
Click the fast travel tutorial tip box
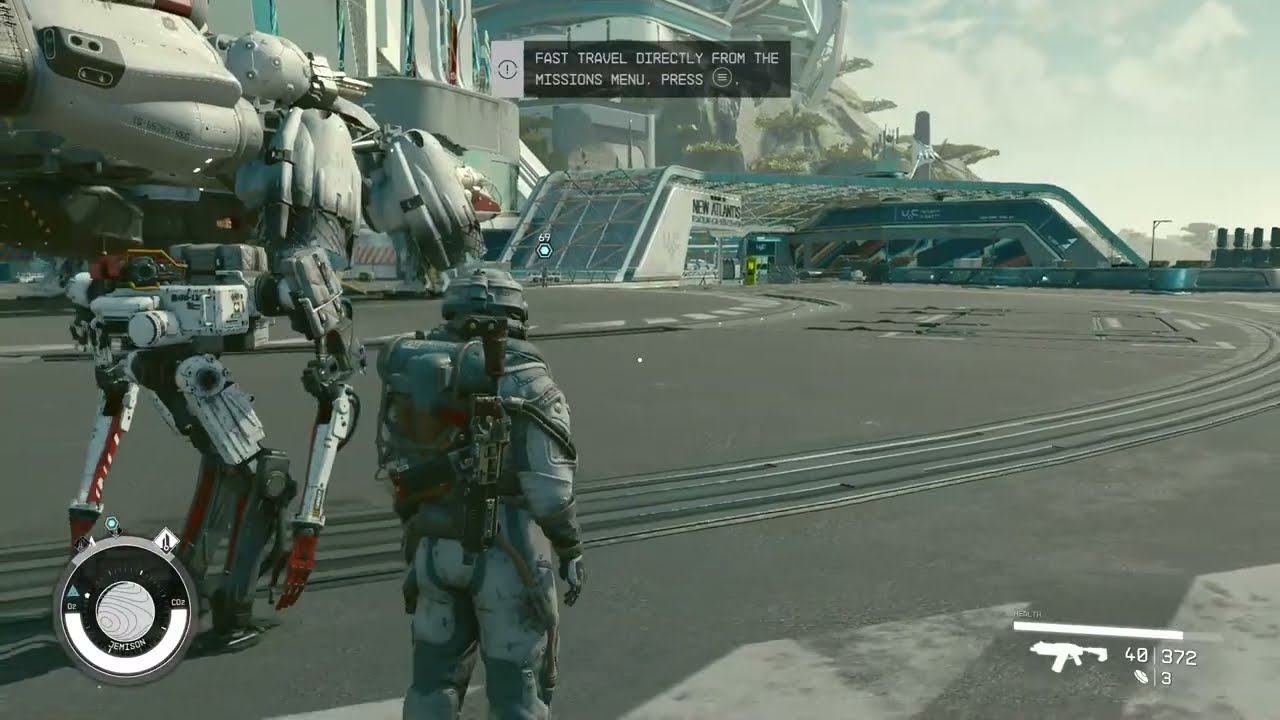coord(656,69)
